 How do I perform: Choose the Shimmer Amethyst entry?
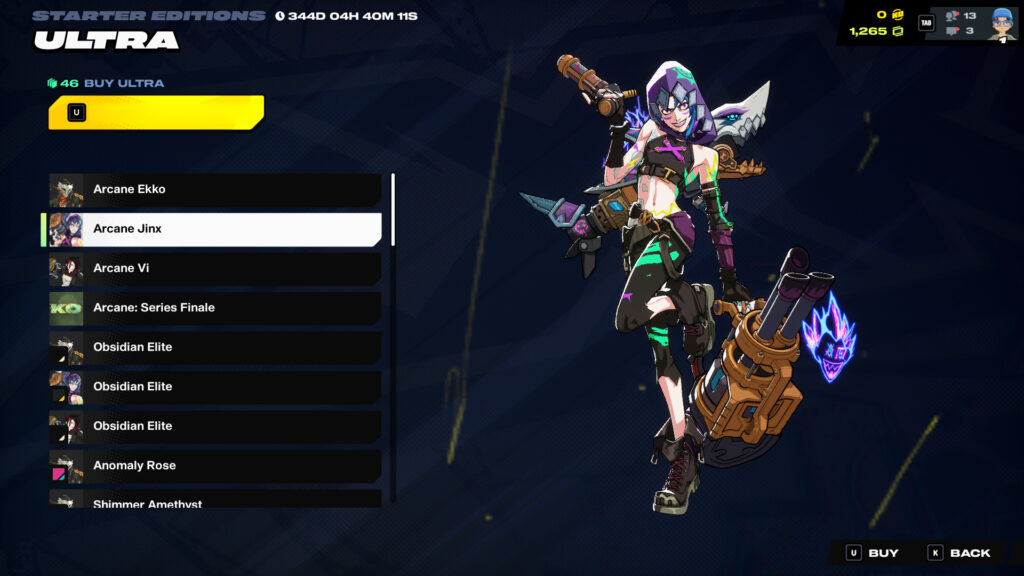pyautogui.click(x=215, y=500)
